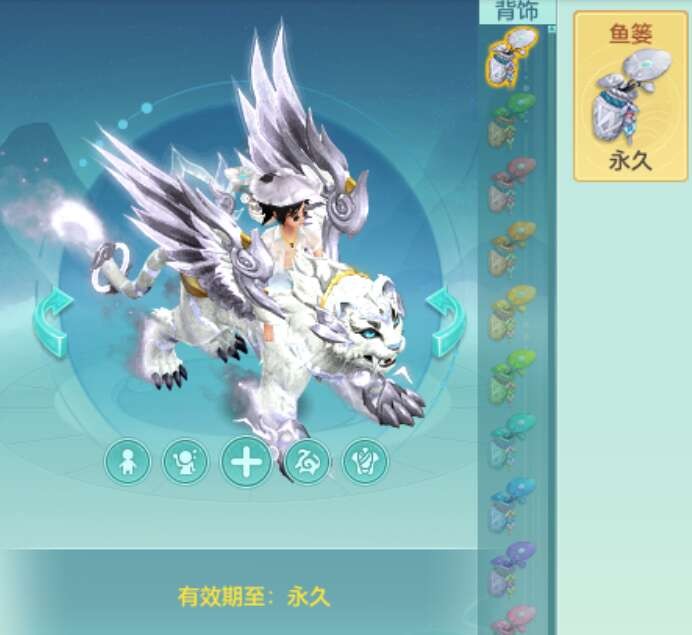The width and height of the screenshot is (692, 635).
Task: Click the waving character emote button
Action: (186, 462)
